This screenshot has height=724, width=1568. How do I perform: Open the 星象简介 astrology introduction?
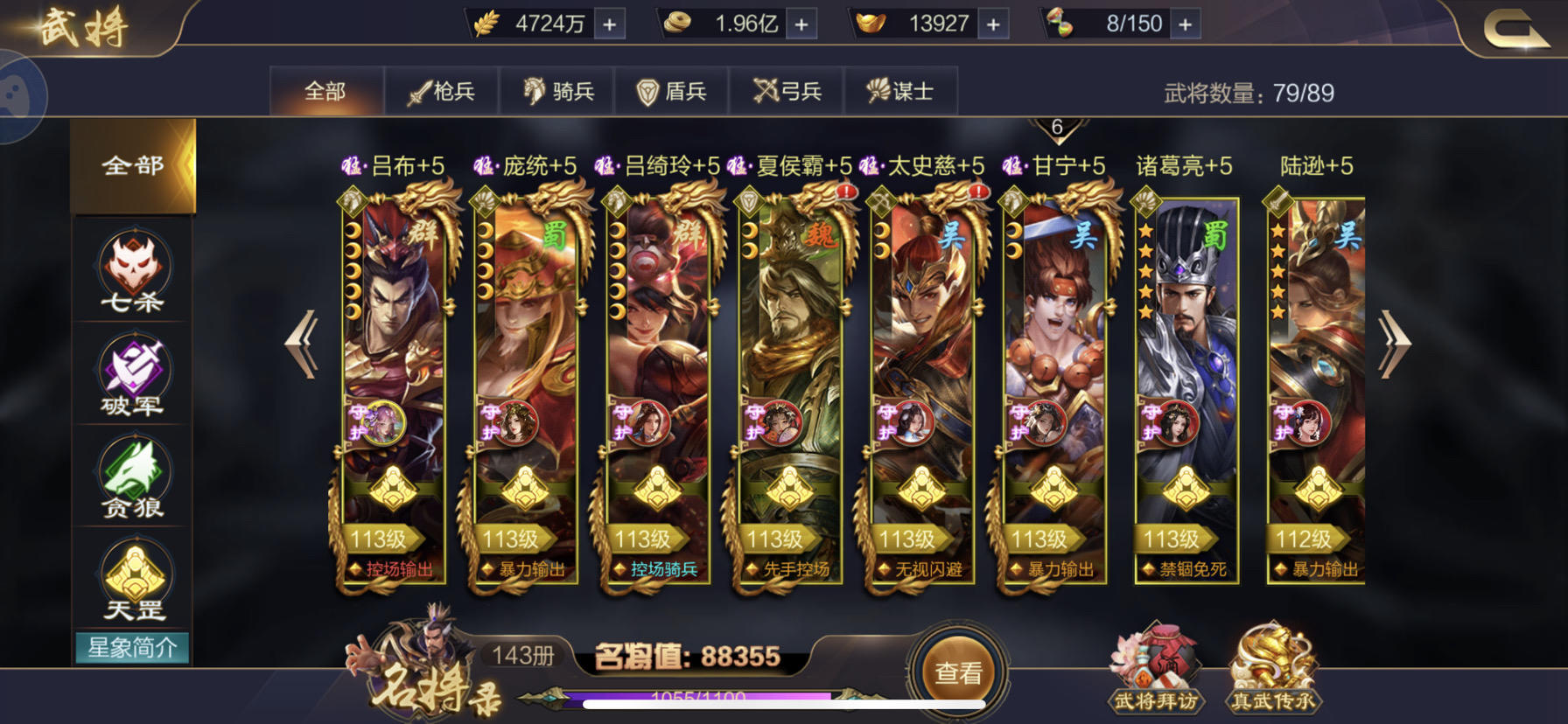pos(131,646)
